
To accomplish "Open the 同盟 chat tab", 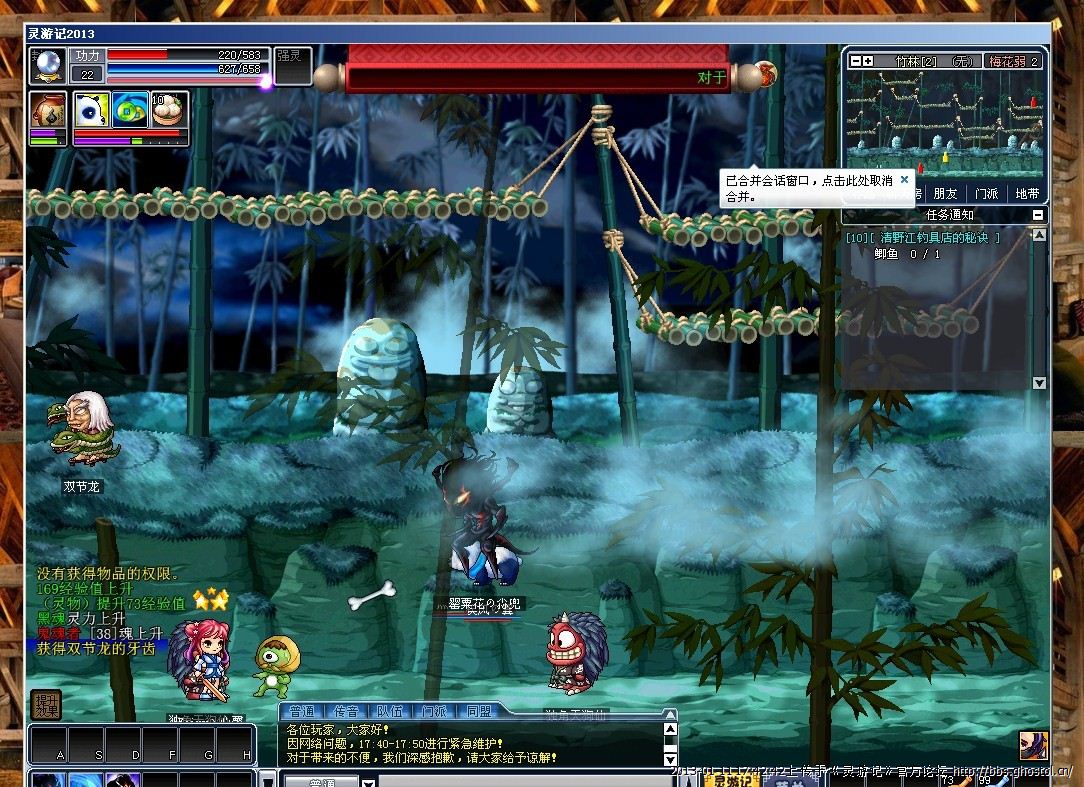I will coord(479,712).
